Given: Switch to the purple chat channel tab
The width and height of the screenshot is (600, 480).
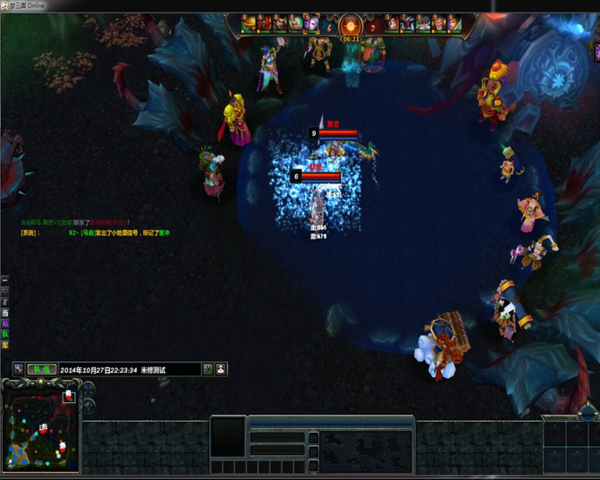Looking at the screenshot, I should [x=5, y=323].
